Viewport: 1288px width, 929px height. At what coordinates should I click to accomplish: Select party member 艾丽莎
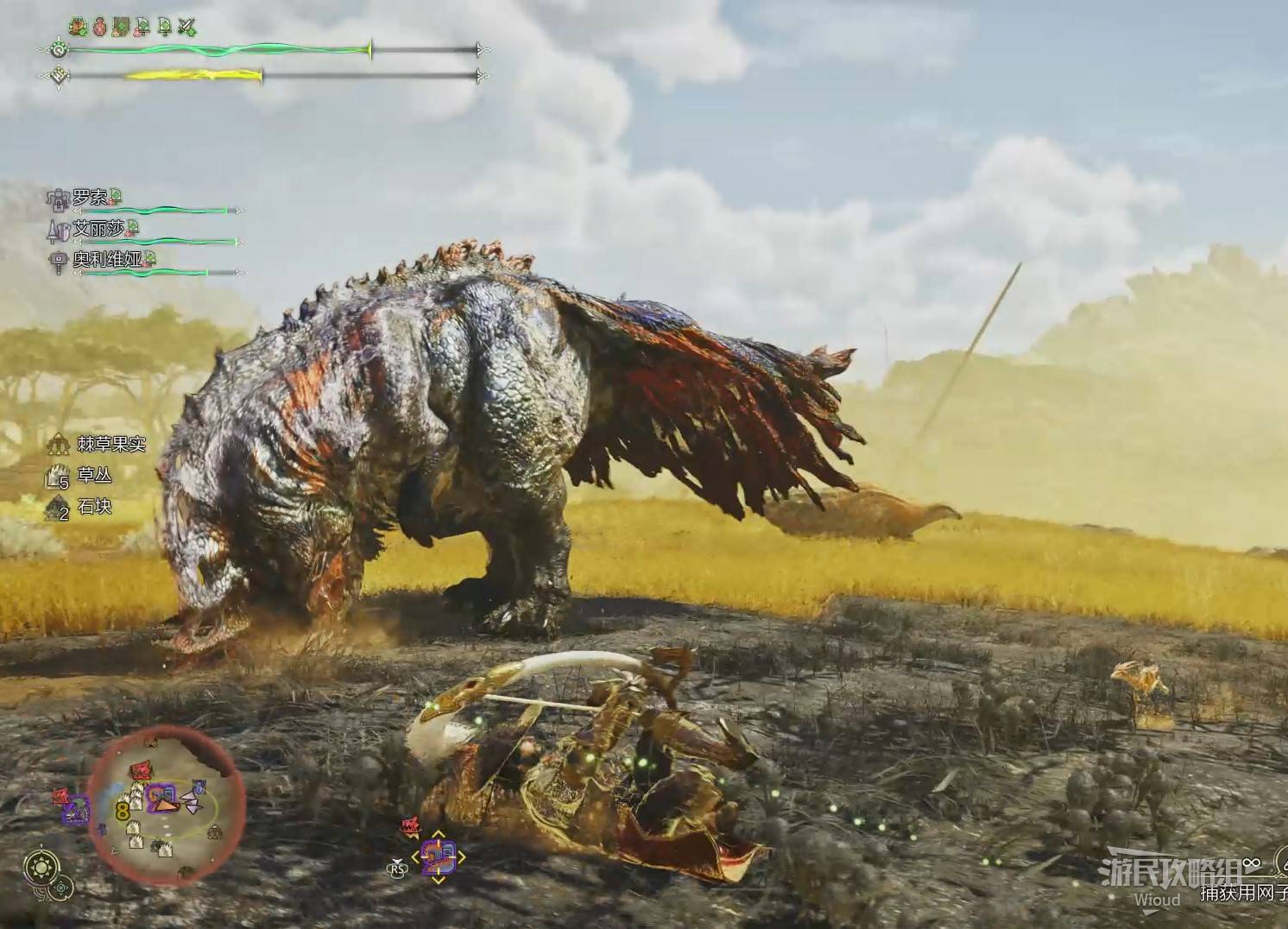pyautogui.click(x=99, y=229)
